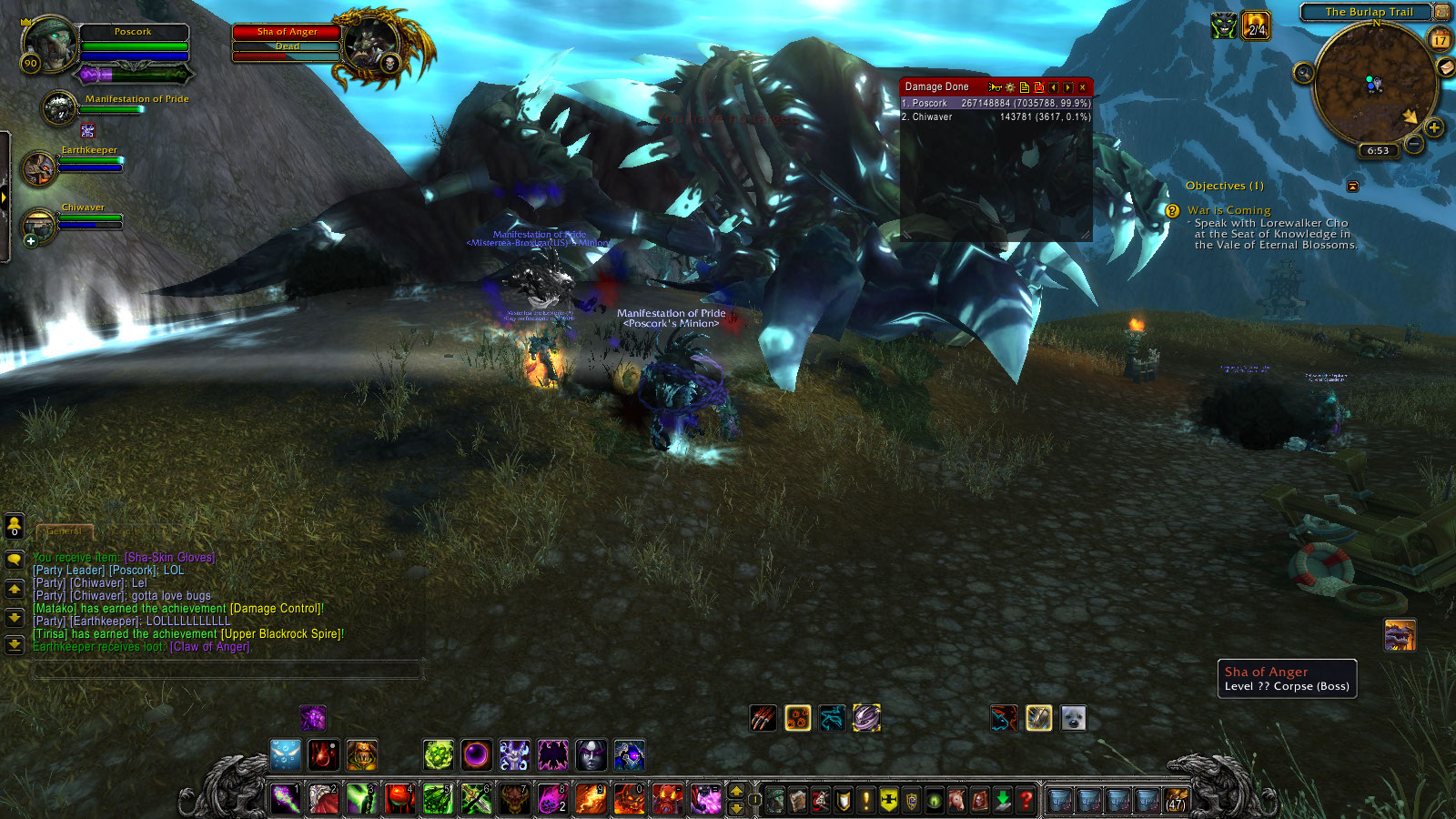Viewport: 1456px width, 819px height.
Task: Zoom in with the minimap plus button
Action: (1434, 126)
